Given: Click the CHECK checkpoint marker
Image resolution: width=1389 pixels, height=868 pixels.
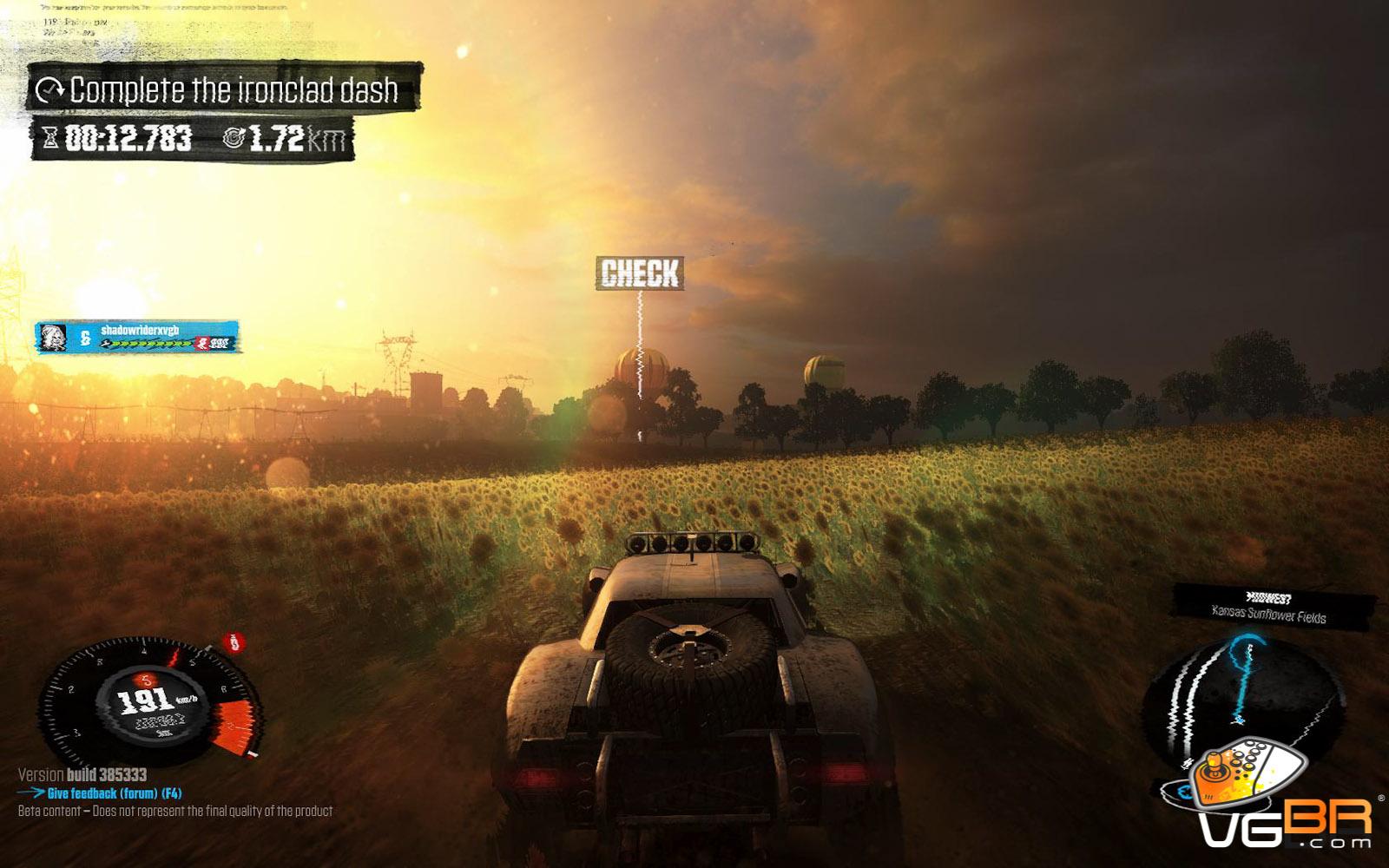Looking at the screenshot, I should (641, 273).
